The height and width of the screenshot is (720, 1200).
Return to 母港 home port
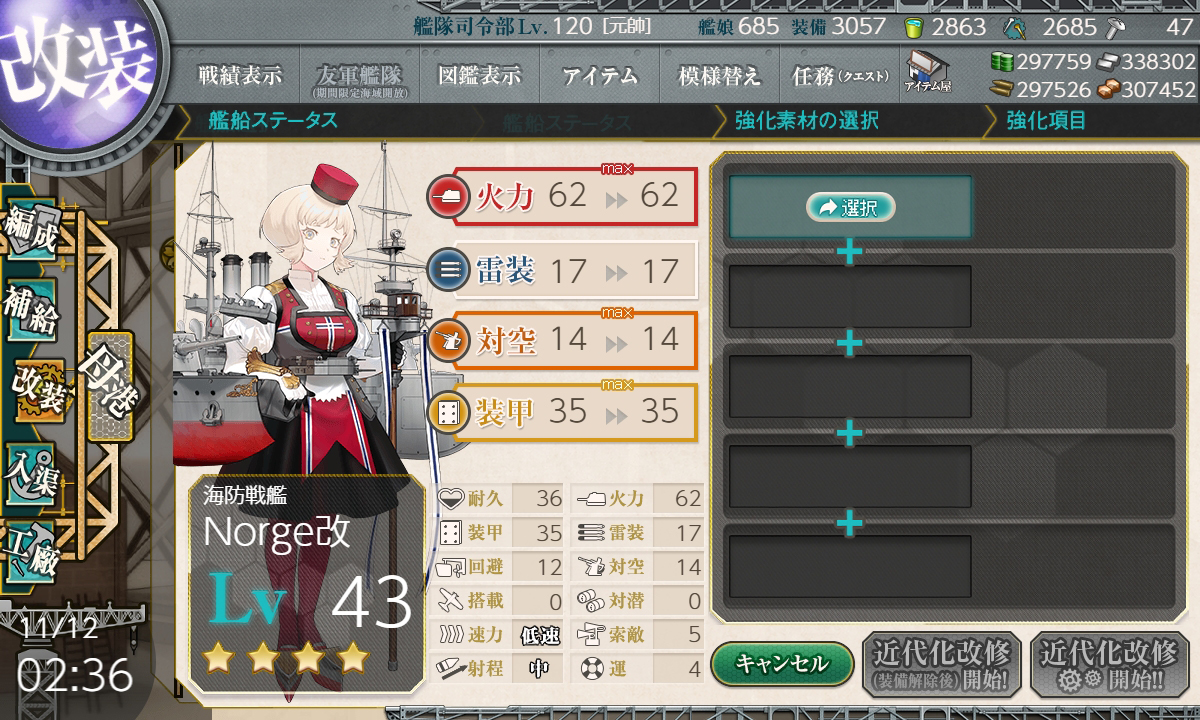[x=108, y=385]
